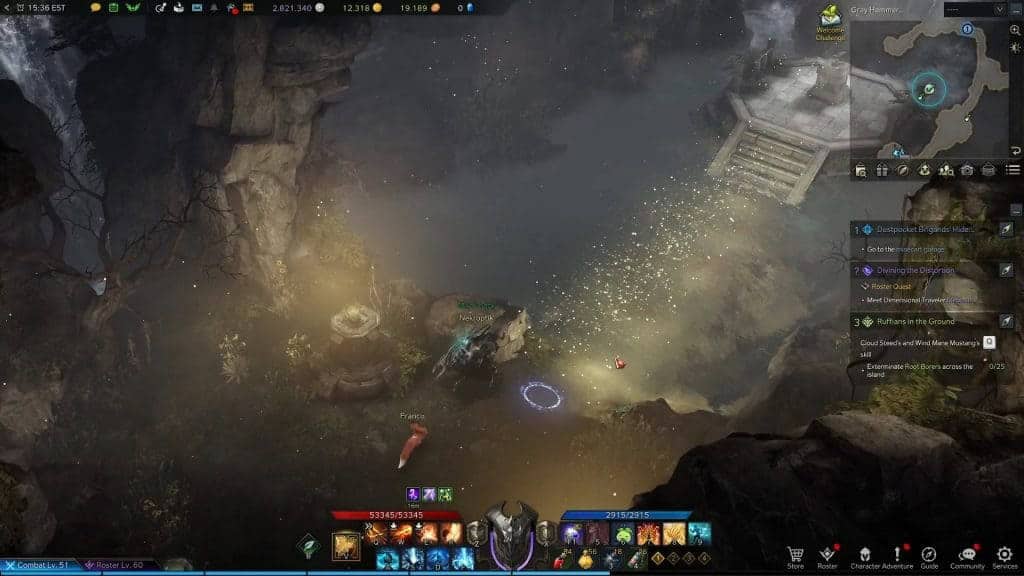Open the mail envelope icon

pos(196,8)
